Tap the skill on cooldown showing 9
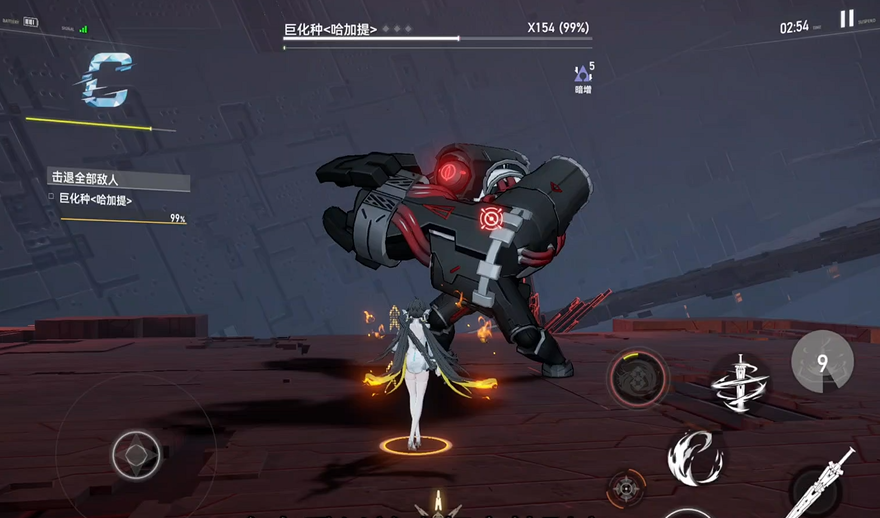 (822, 362)
